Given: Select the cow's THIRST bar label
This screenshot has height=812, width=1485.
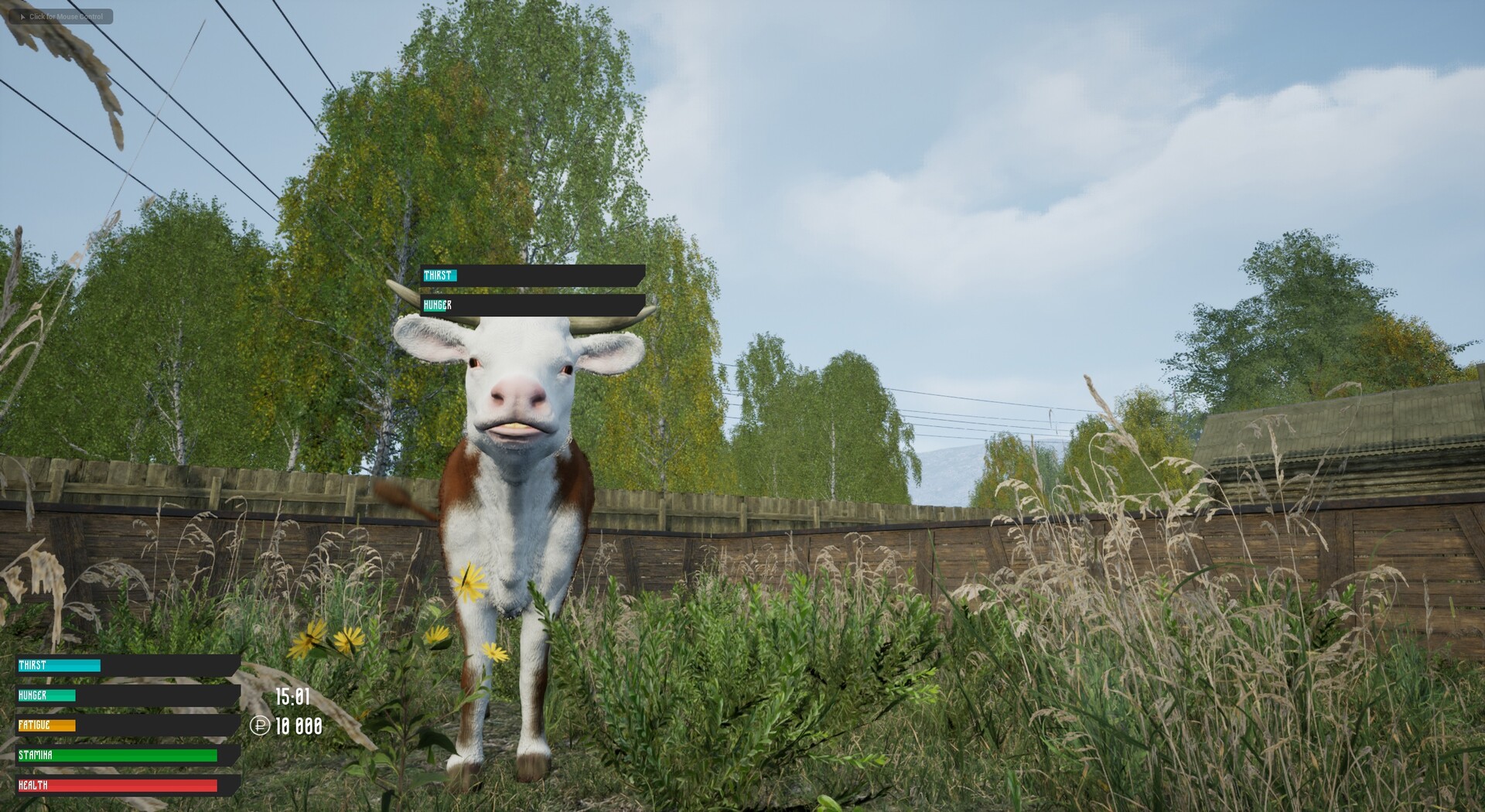Looking at the screenshot, I should point(440,274).
